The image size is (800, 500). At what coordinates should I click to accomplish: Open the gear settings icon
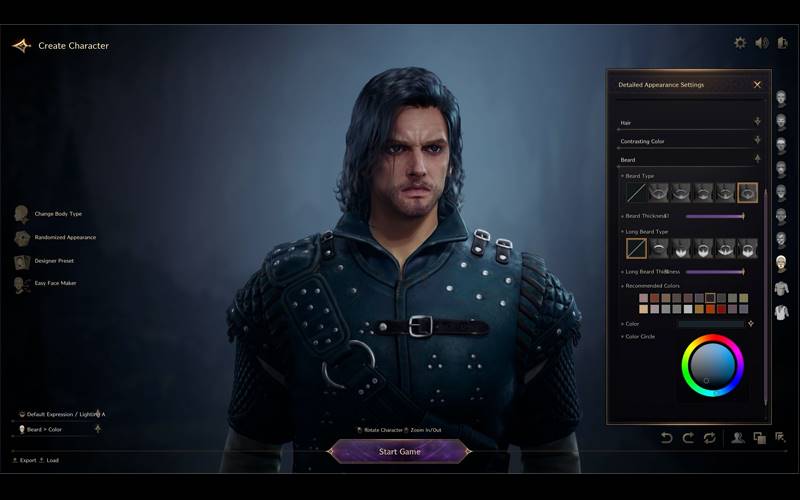click(740, 43)
